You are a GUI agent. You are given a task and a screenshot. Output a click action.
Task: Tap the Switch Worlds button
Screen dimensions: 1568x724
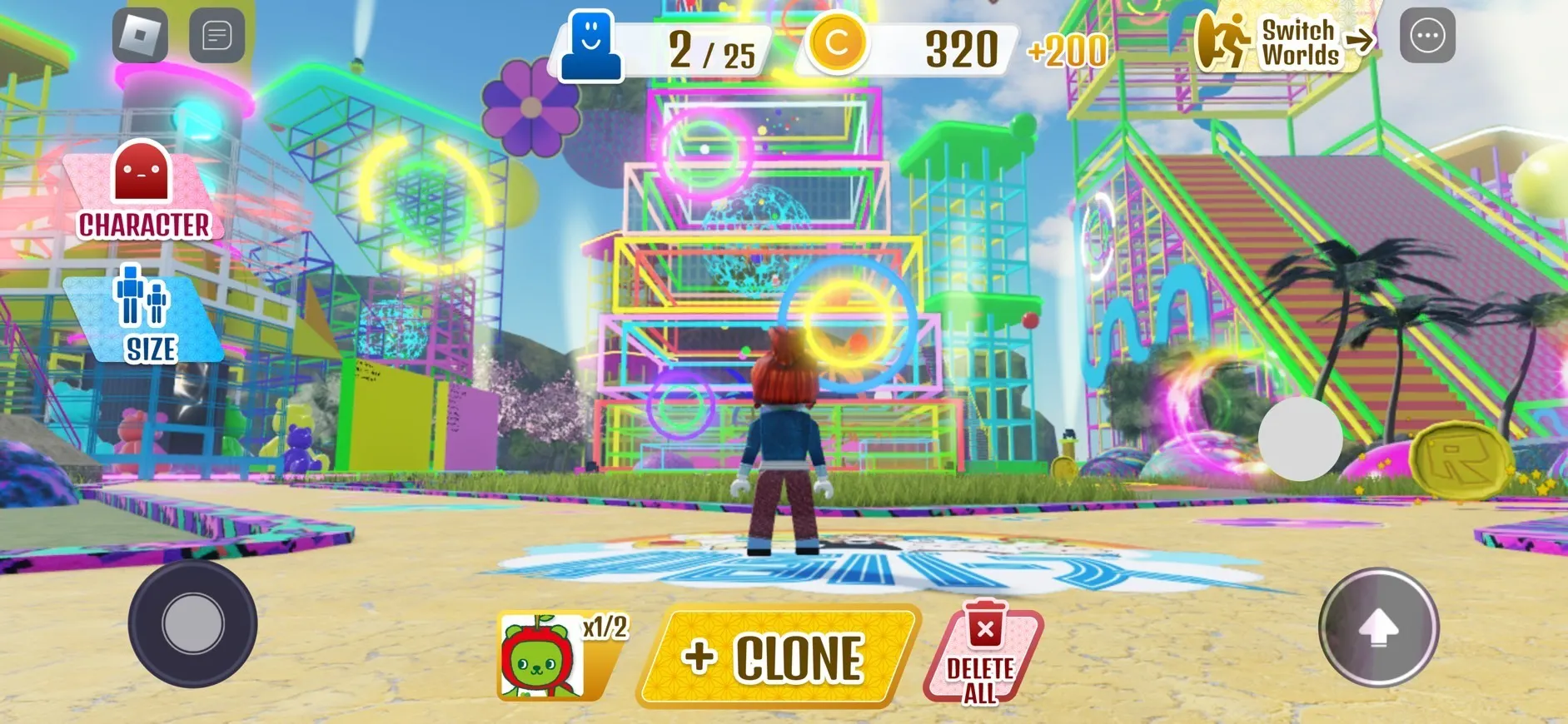coord(1287,41)
